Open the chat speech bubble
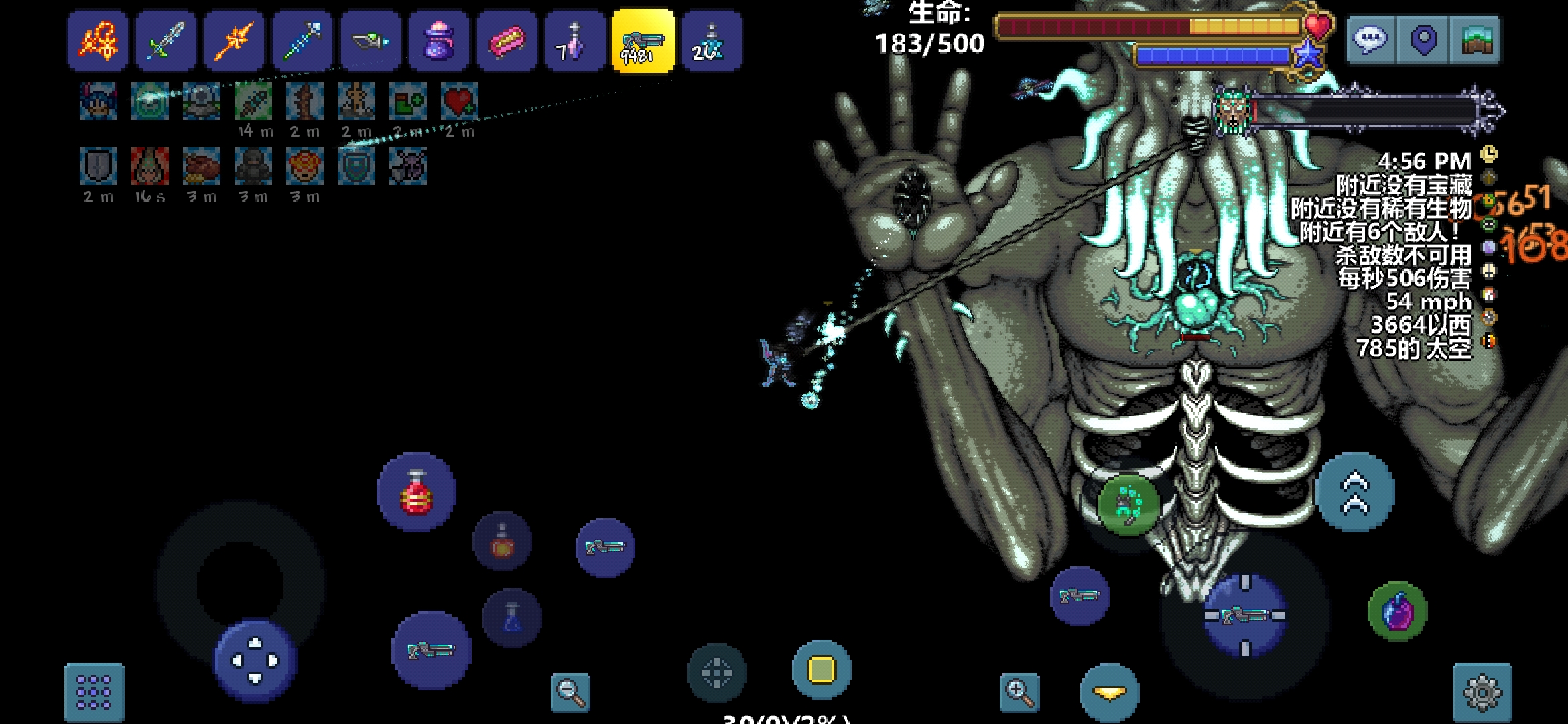The width and height of the screenshot is (1568, 724). click(x=1370, y=40)
